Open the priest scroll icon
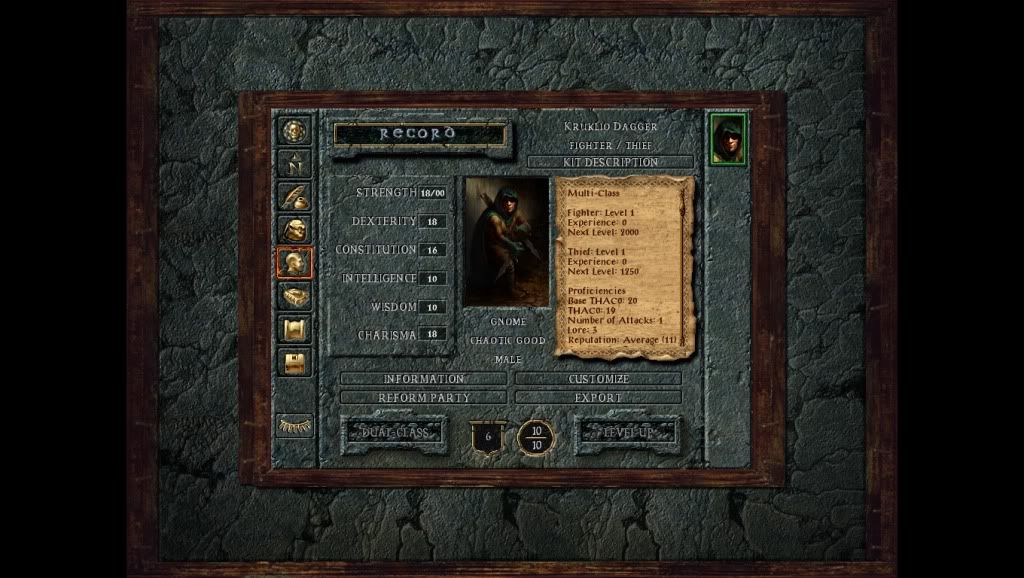Viewport: 1024px width, 578px height. 295,329
